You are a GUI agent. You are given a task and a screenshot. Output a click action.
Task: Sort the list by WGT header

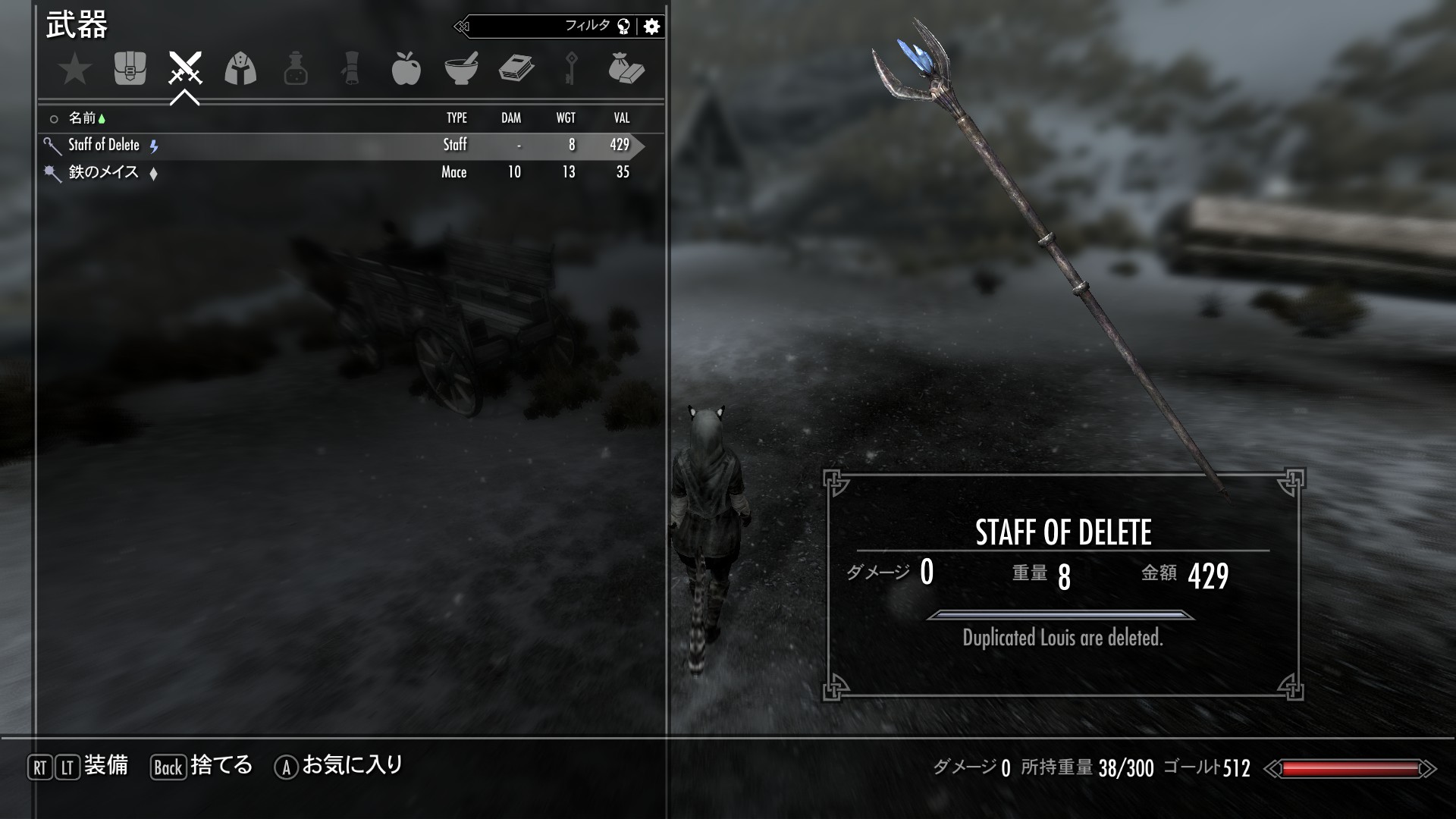[566, 118]
